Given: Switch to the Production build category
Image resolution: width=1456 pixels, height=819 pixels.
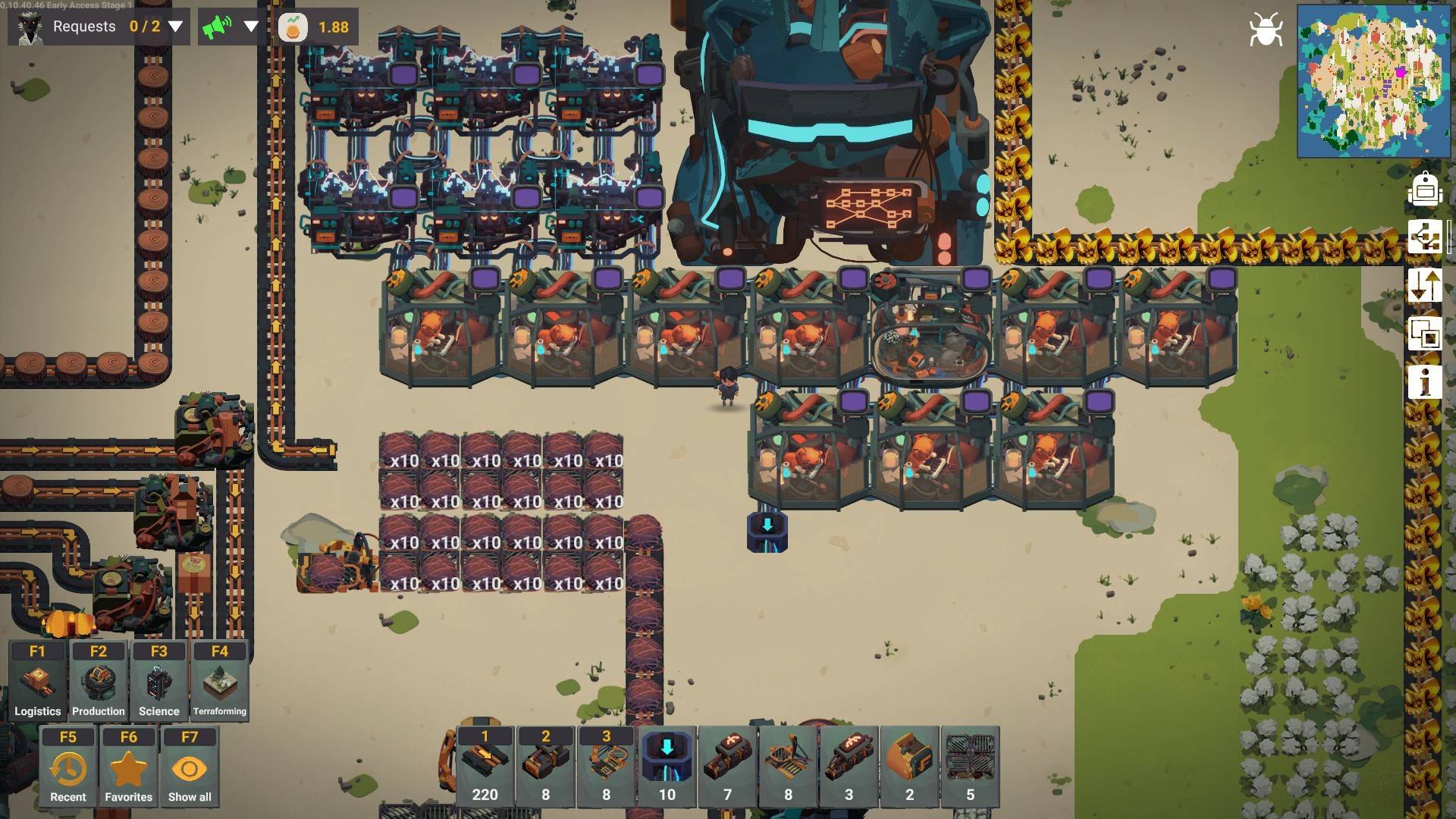Looking at the screenshot, I should 99,681.
